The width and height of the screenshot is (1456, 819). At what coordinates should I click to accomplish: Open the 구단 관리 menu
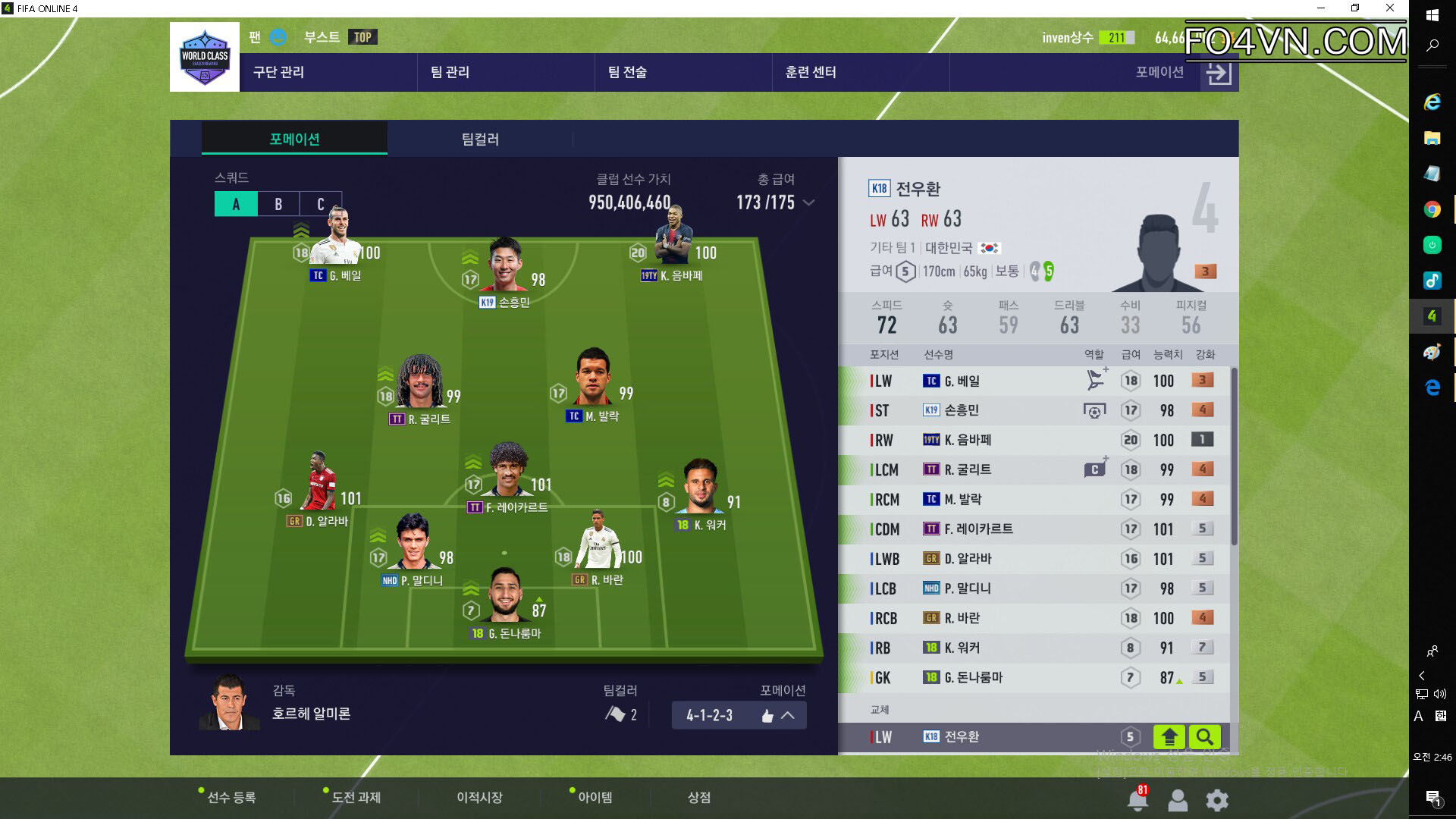click(278, 72)
